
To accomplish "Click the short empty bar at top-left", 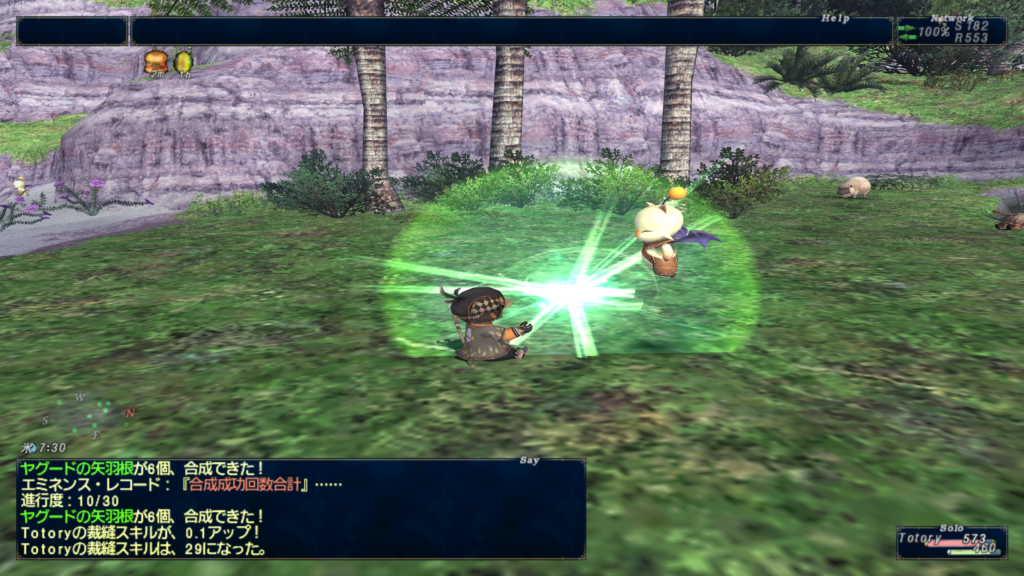I will click(x=72, y=31).
